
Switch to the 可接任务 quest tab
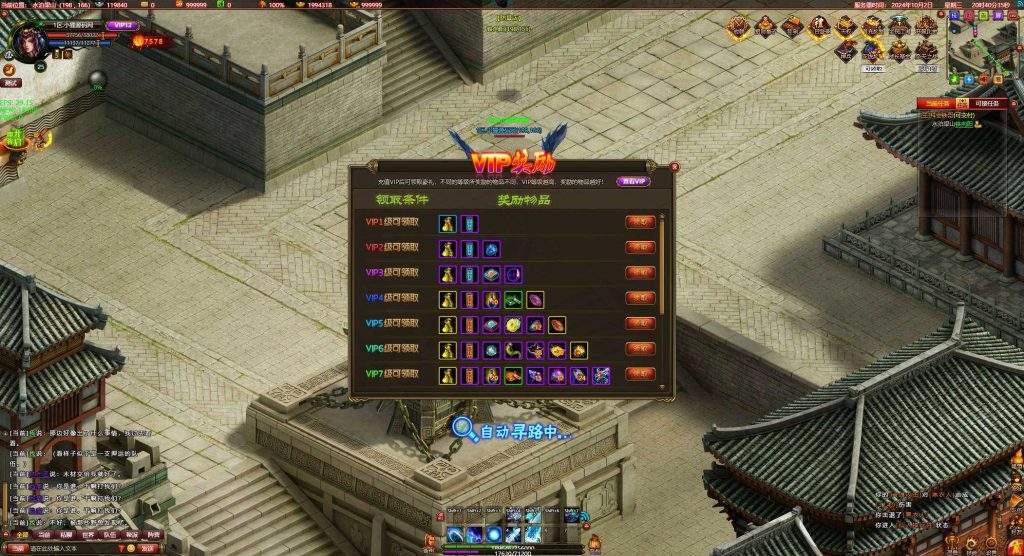pos(985,103)
